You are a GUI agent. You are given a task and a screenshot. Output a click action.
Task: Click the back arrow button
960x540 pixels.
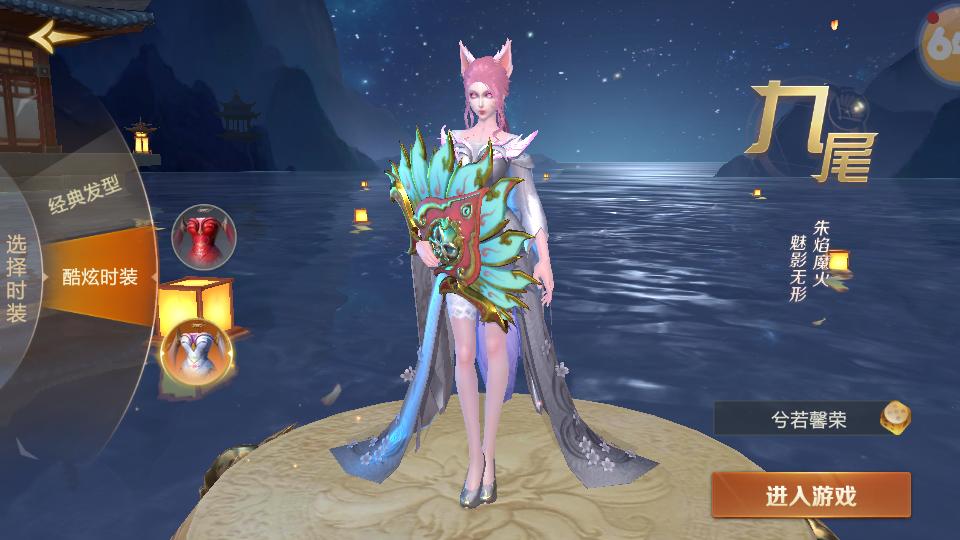(x=57, y=37)
